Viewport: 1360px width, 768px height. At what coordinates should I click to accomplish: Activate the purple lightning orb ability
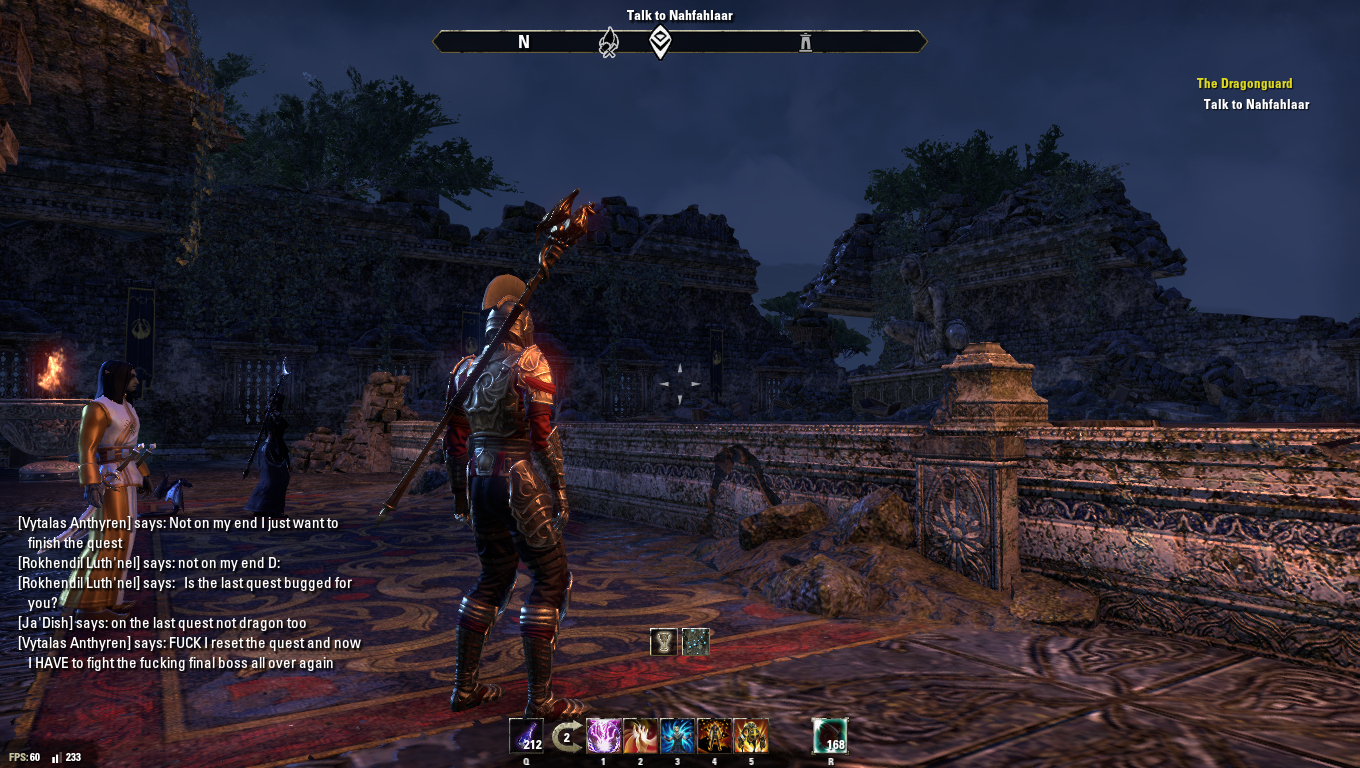point(604,736)
